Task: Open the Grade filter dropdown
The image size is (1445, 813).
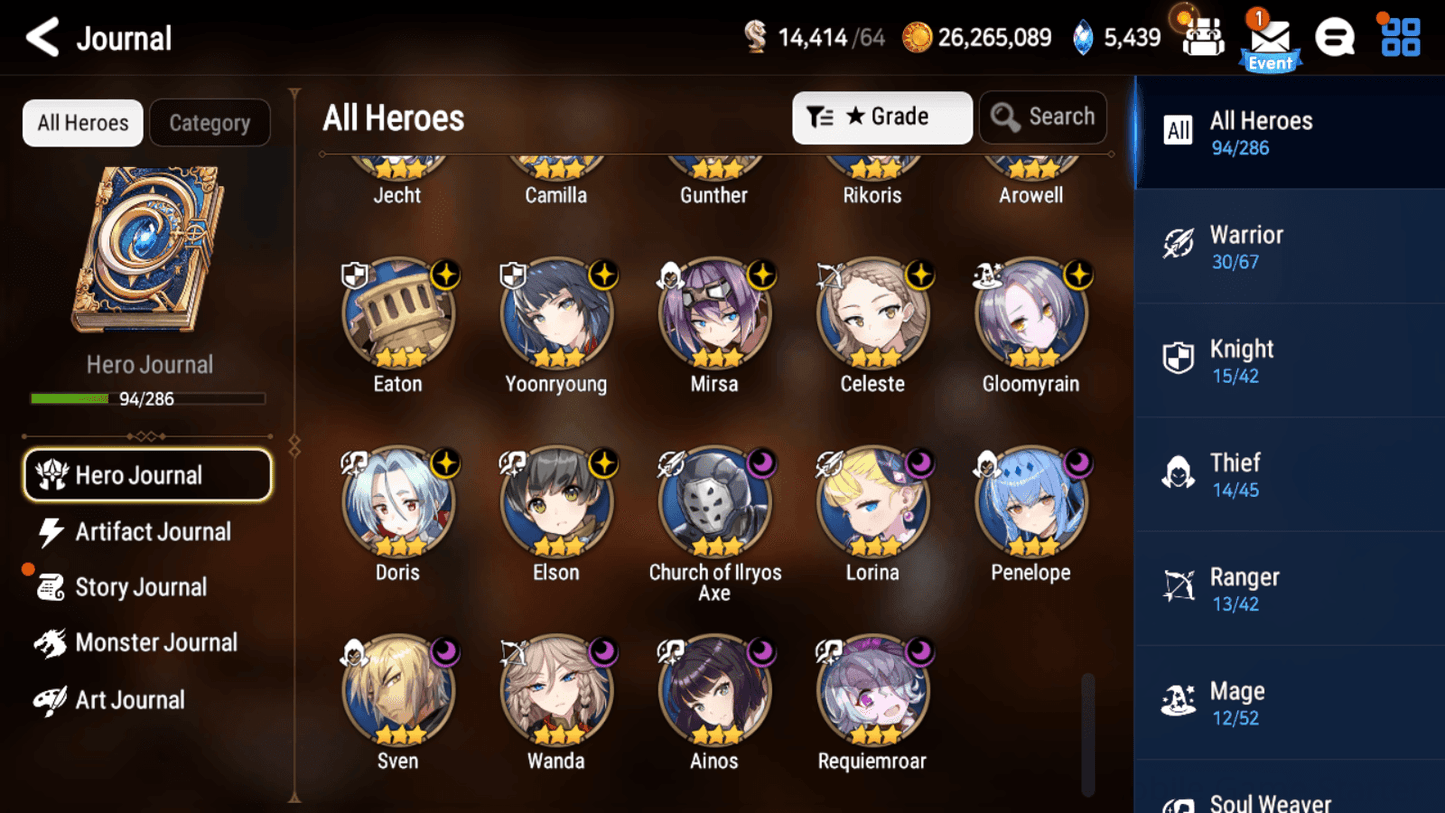Action: click(881, 117)
